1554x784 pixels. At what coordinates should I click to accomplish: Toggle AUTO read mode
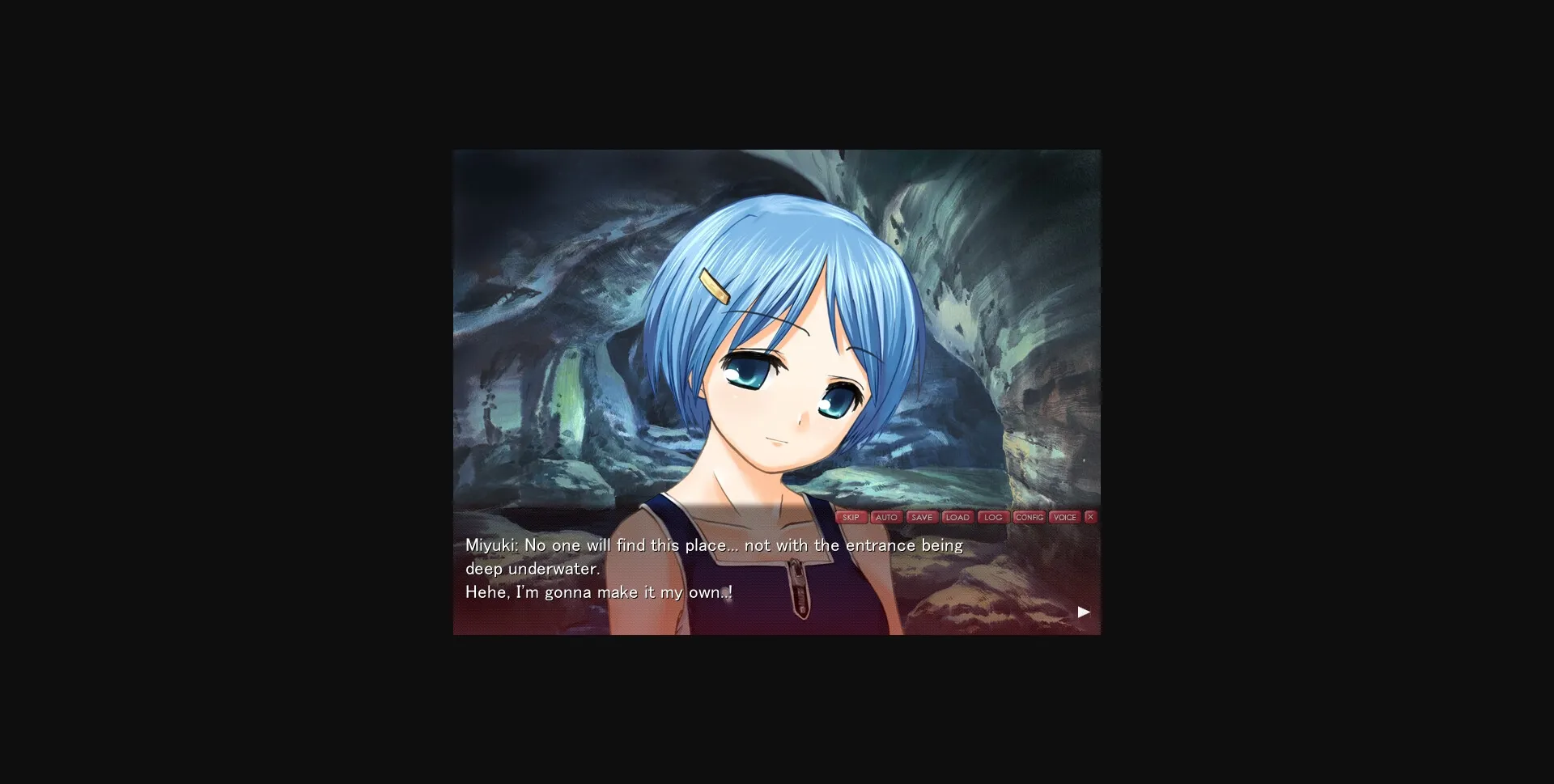point(887,517)
